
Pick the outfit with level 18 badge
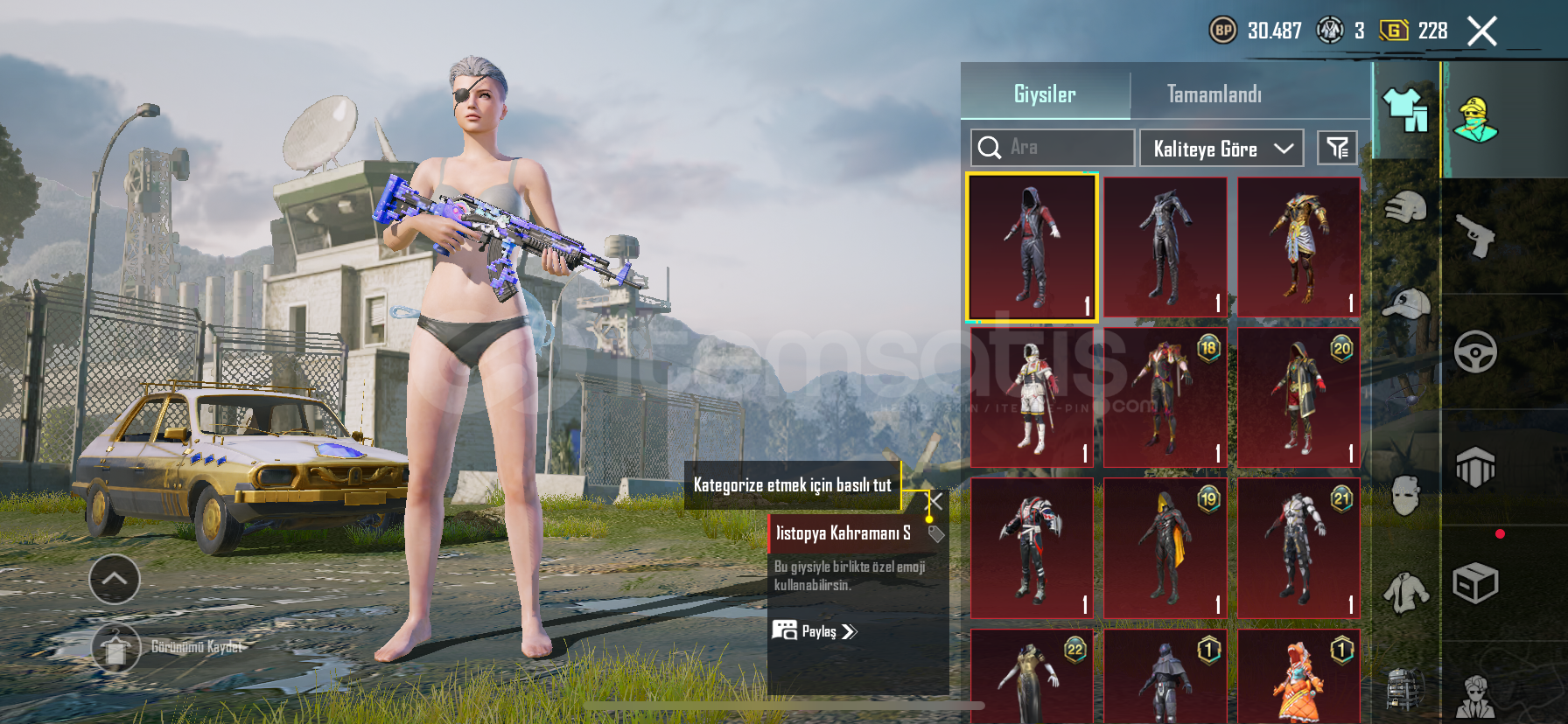pos(1165,399)
